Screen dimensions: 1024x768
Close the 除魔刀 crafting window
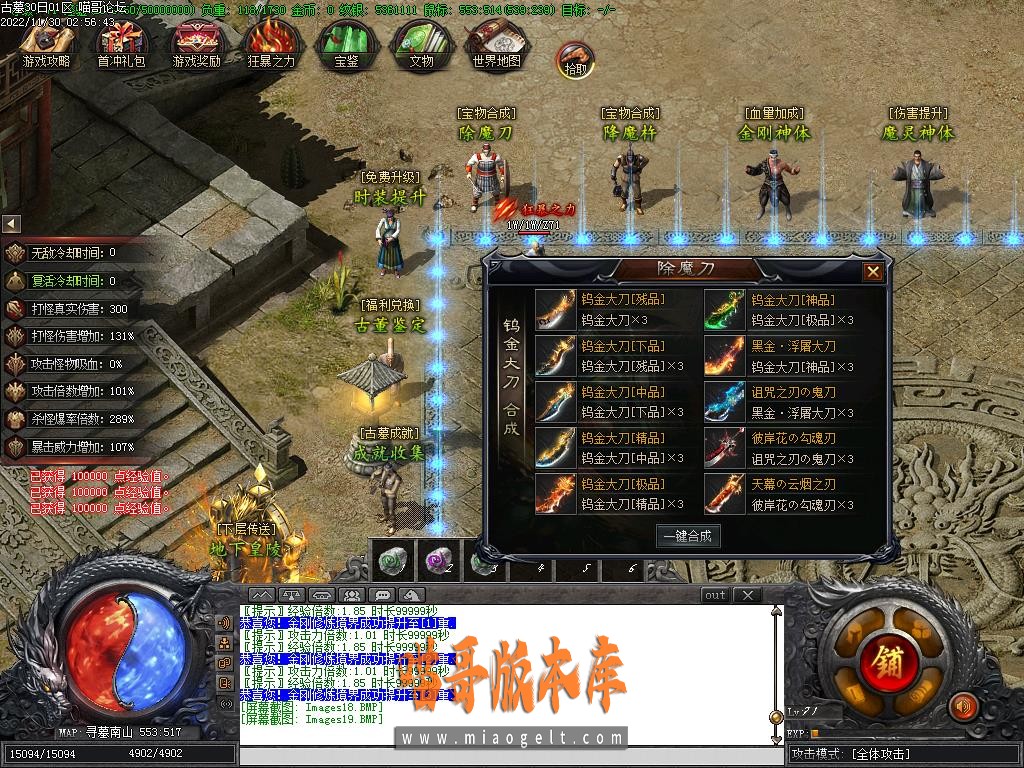click(x=873, y=271)
